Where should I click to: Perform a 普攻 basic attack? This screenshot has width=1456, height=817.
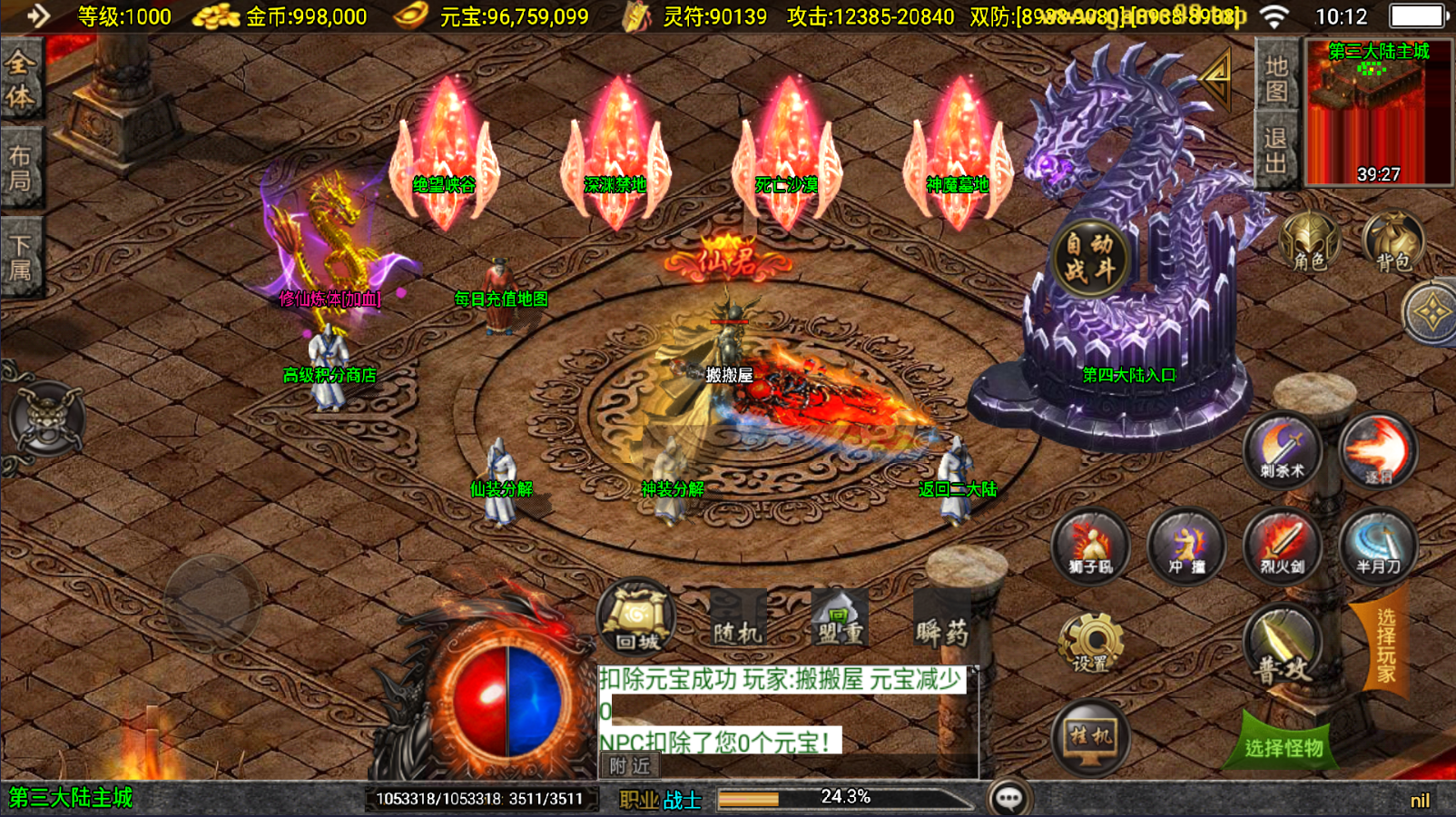pyautogui.click(x=1284, y=648)
